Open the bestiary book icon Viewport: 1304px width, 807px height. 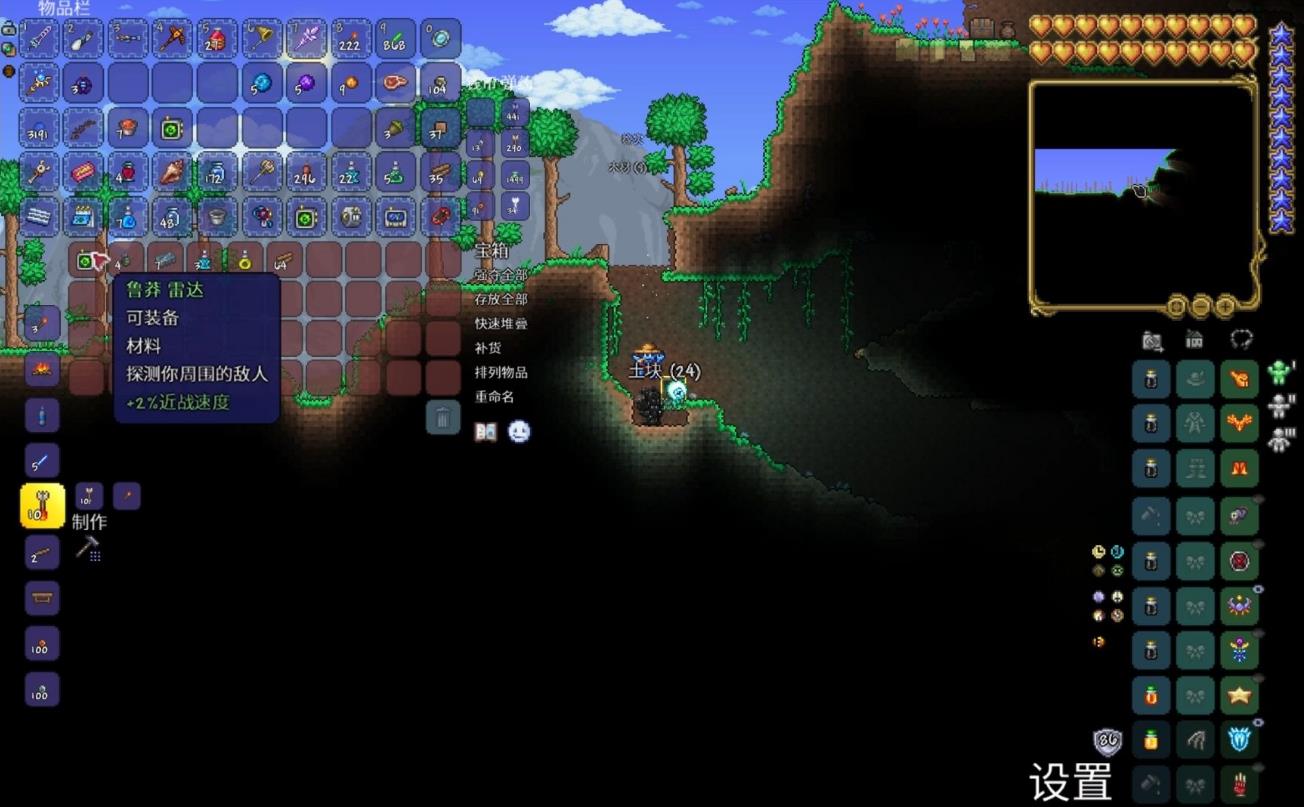(x=486, y=432)
